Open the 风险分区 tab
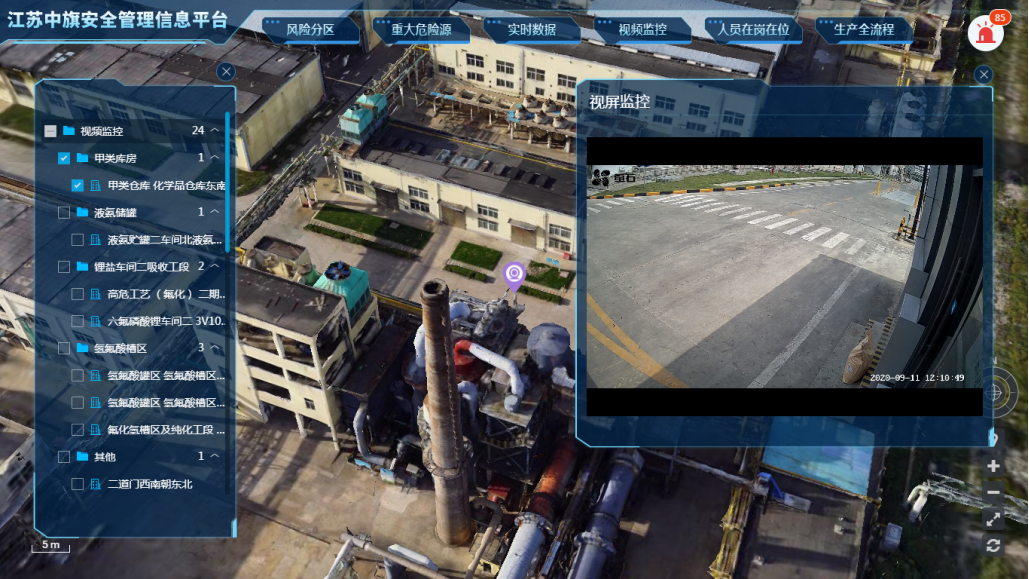This screenshot has width=1029, height=579. pos(310,30)
